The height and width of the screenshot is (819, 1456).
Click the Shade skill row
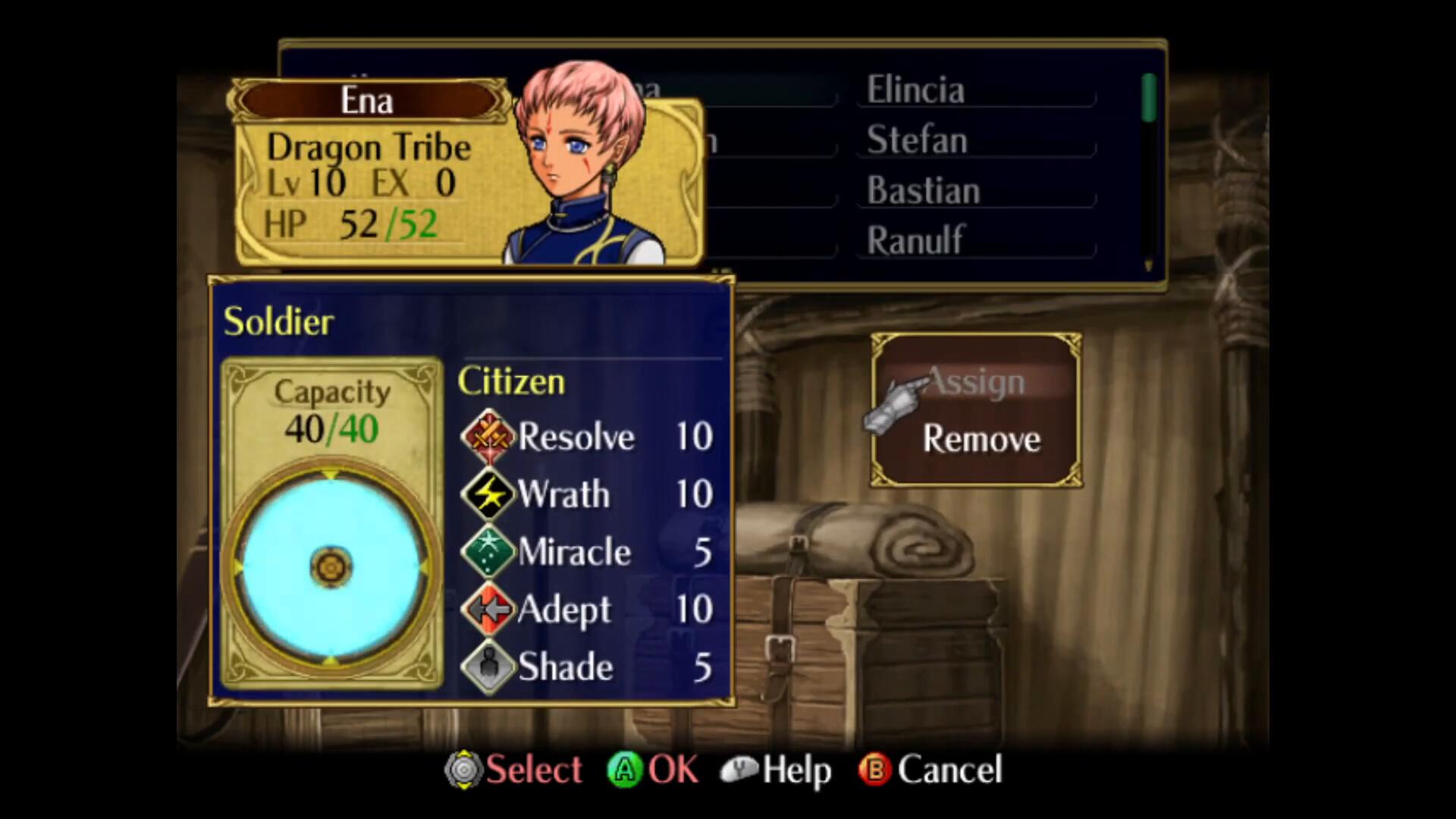click(588, 667)
